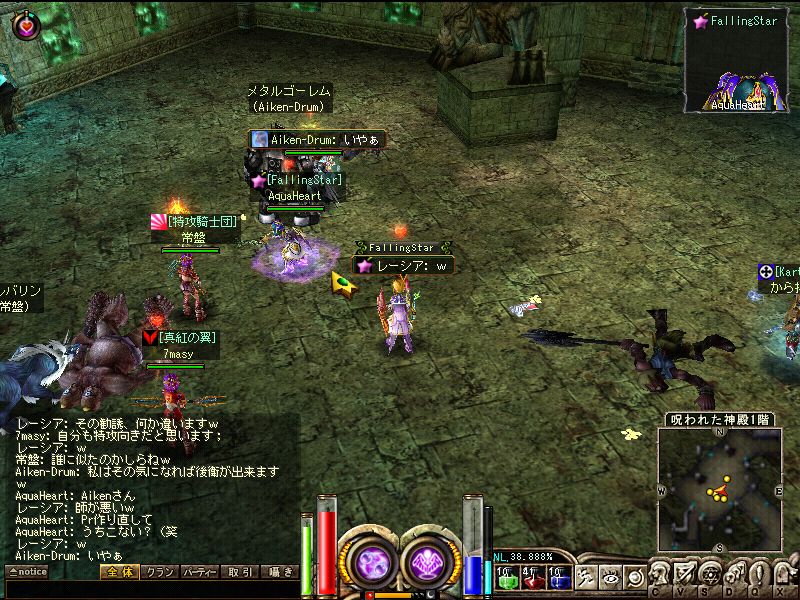Image resolution: width=800 pixels, height=600 pixels.
Task: Open the パーティー chat tab
Action: 200,572
